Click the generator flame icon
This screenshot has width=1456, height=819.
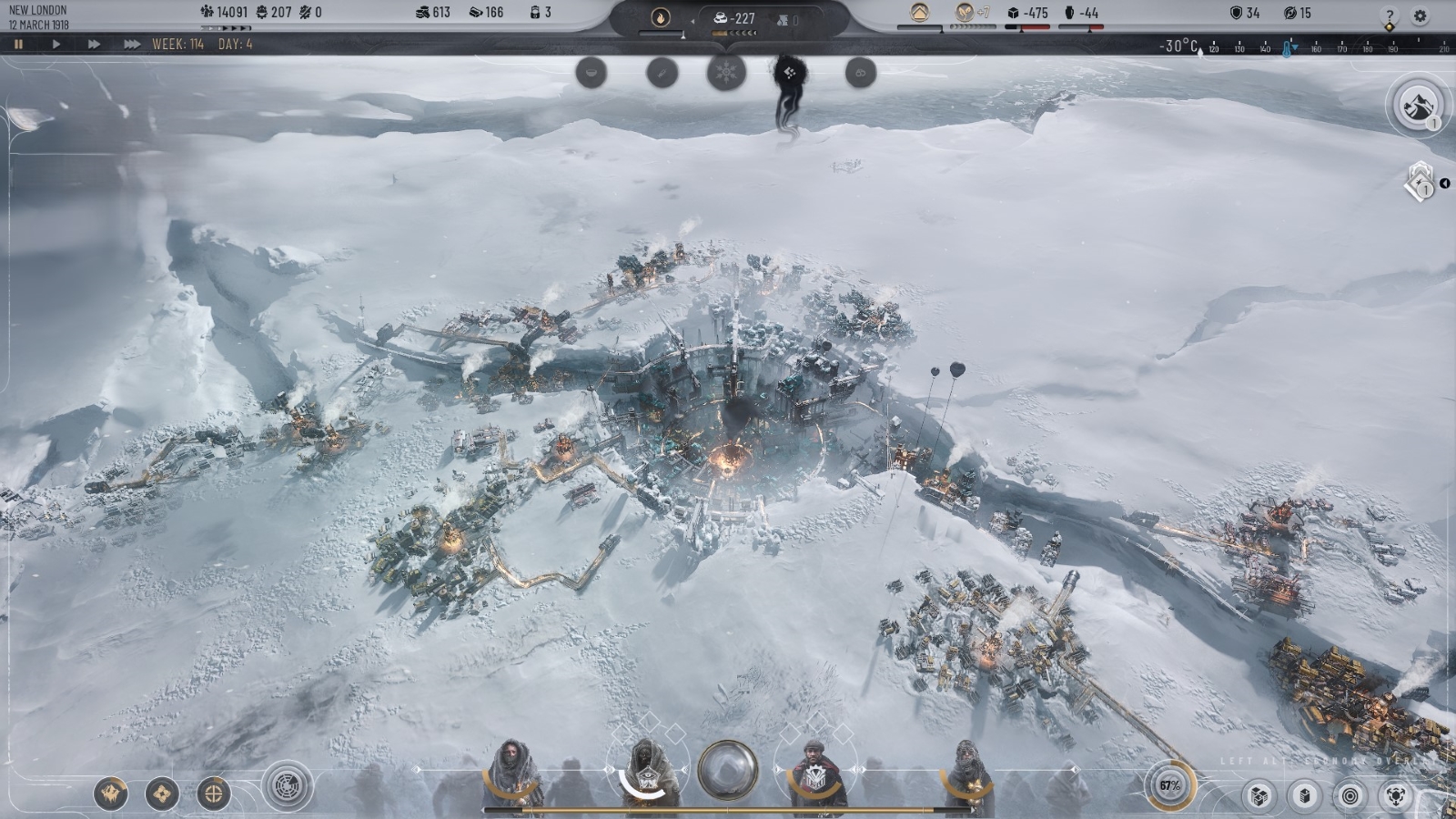[x=661, y=17]
